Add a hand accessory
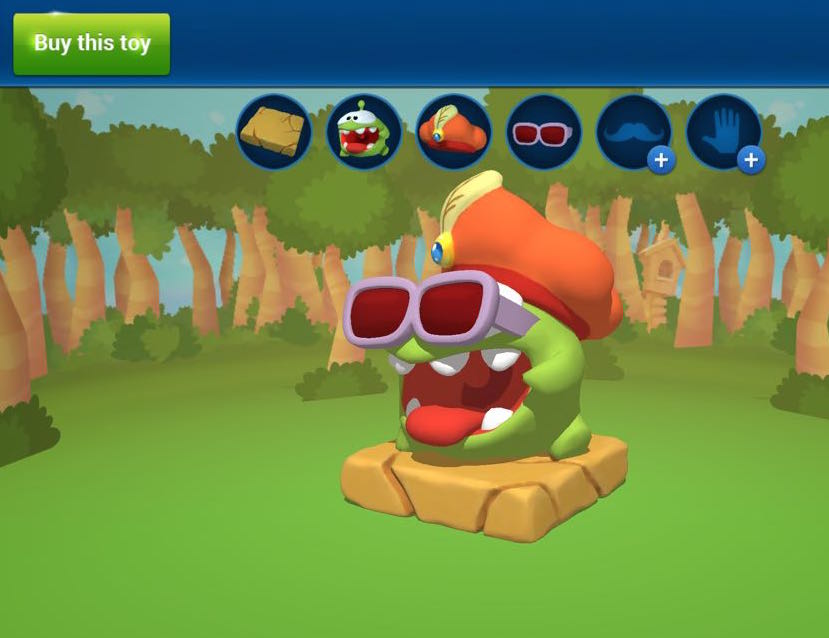 [724, 132]
